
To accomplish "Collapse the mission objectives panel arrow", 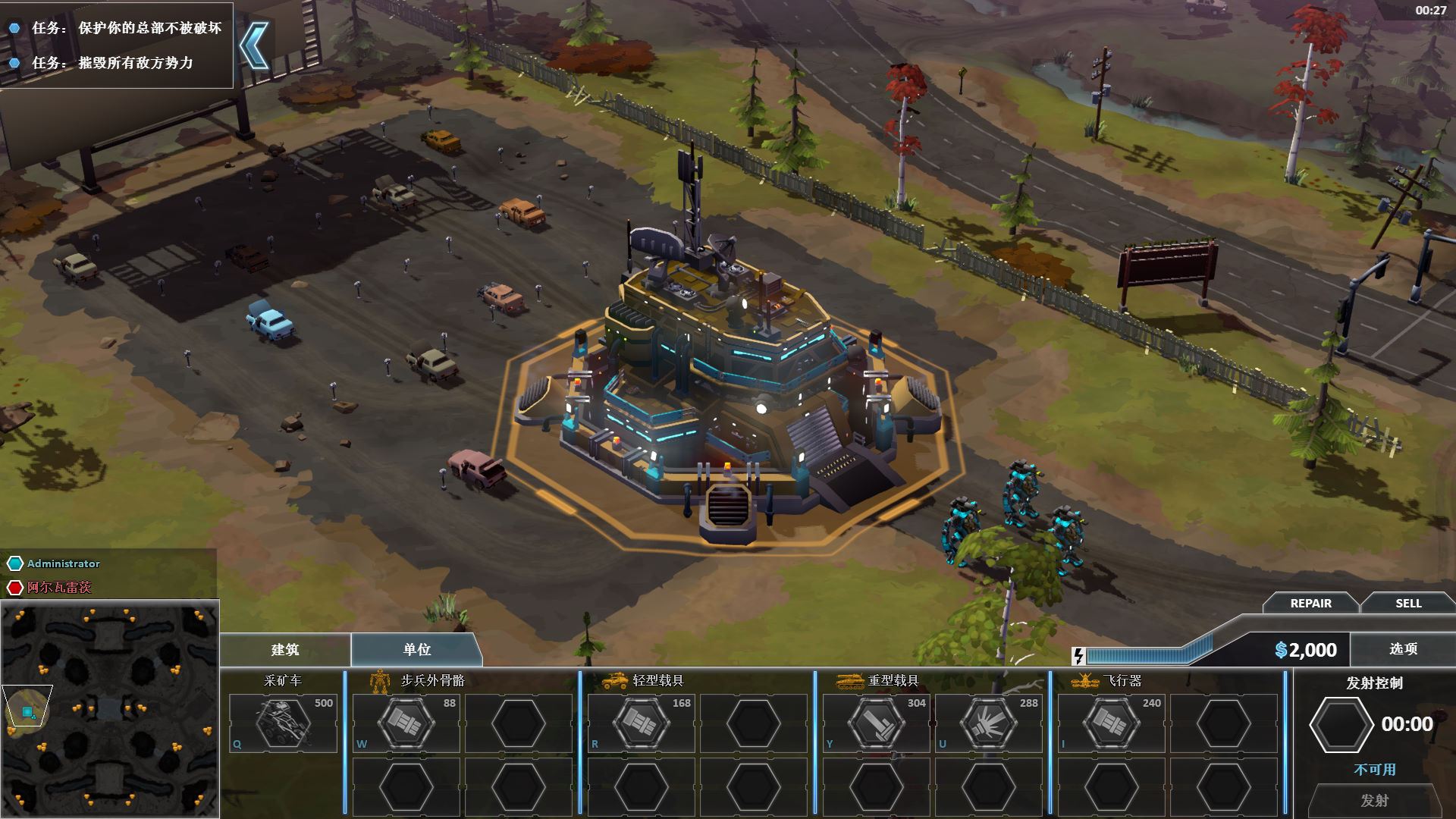I will point(255,45).
